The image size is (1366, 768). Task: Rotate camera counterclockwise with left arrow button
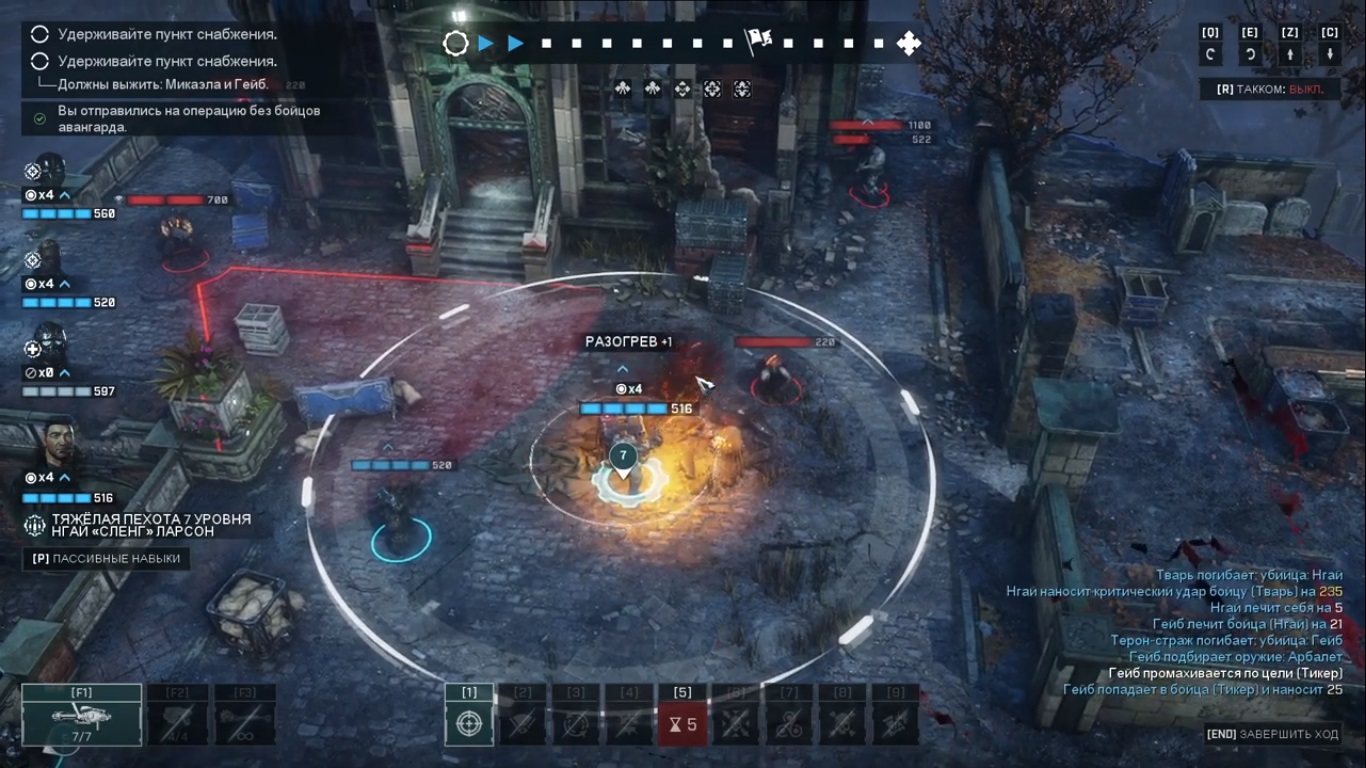point(1210,55)
